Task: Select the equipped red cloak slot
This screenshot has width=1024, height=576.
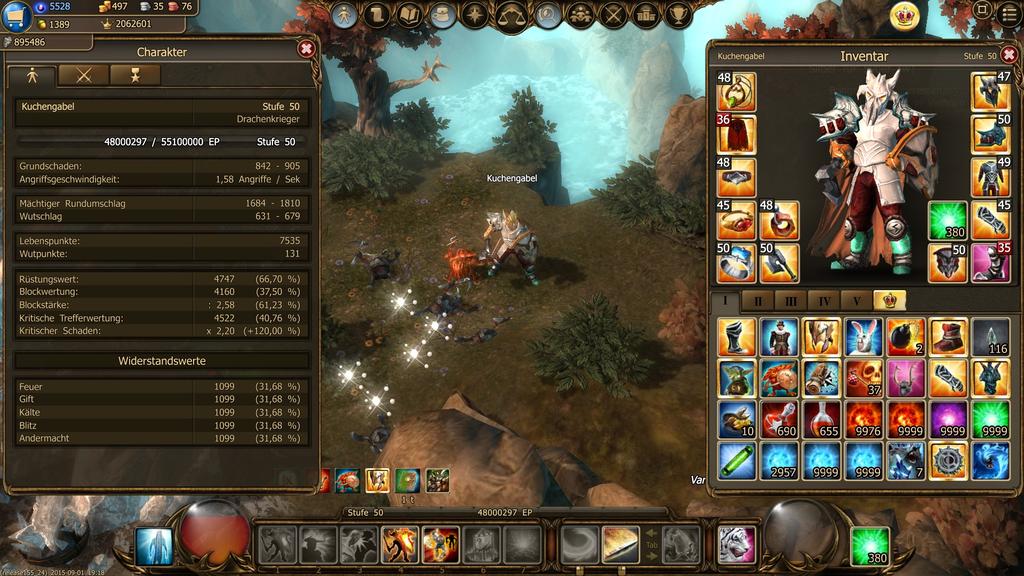Action: pos(737,134)
